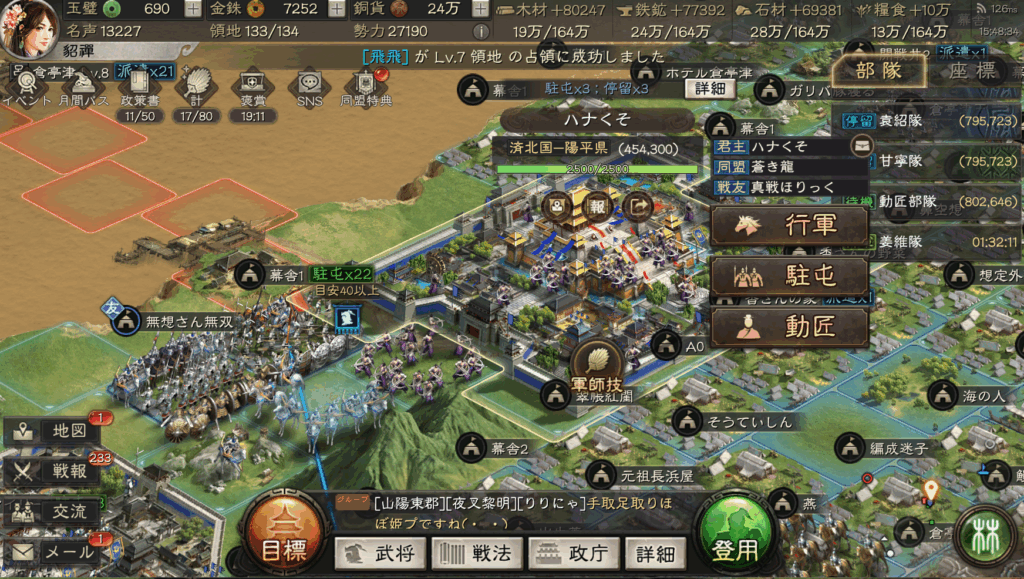Switch to the 座標 coordinates tab
1024x579 pixels.
click(971, 71)
